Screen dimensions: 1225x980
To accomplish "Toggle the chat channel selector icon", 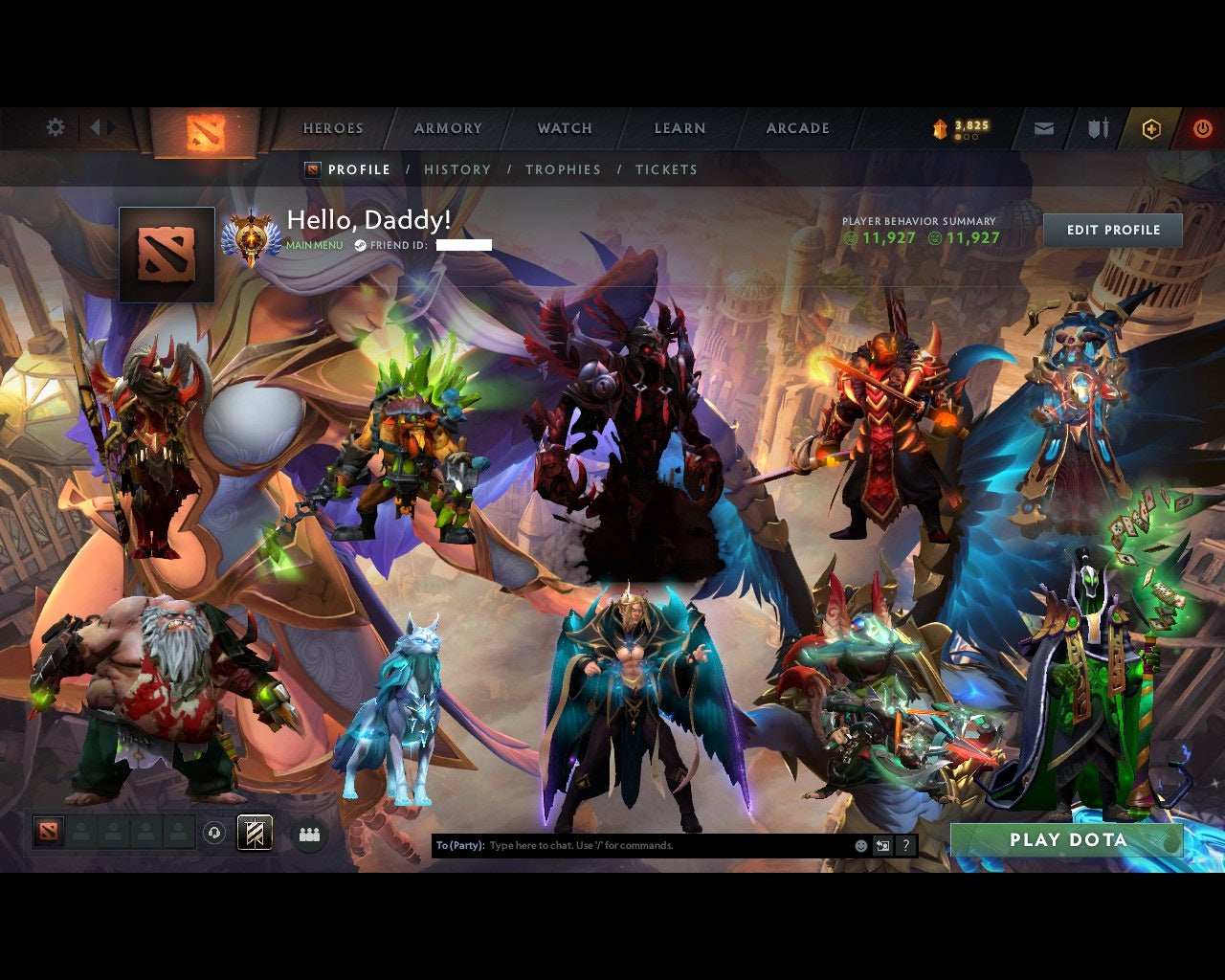I will click(x=880, y=845).
